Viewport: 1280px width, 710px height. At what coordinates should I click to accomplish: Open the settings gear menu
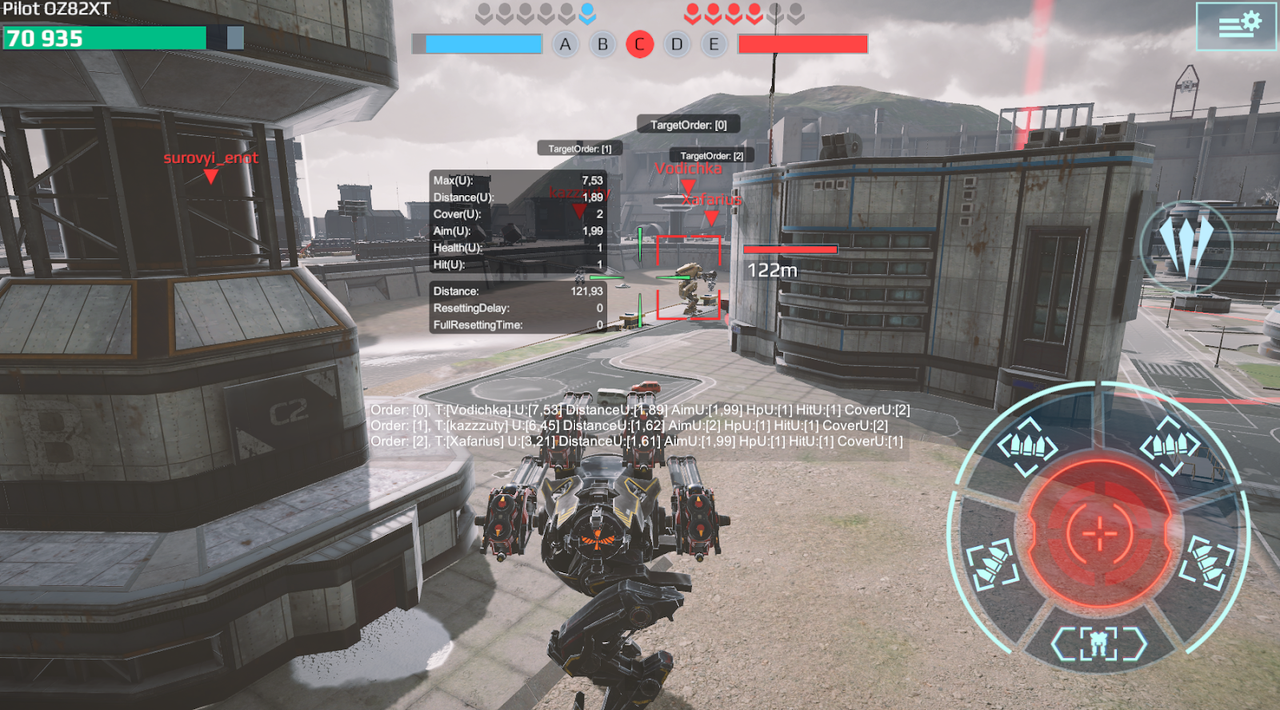pos(1228,26)
